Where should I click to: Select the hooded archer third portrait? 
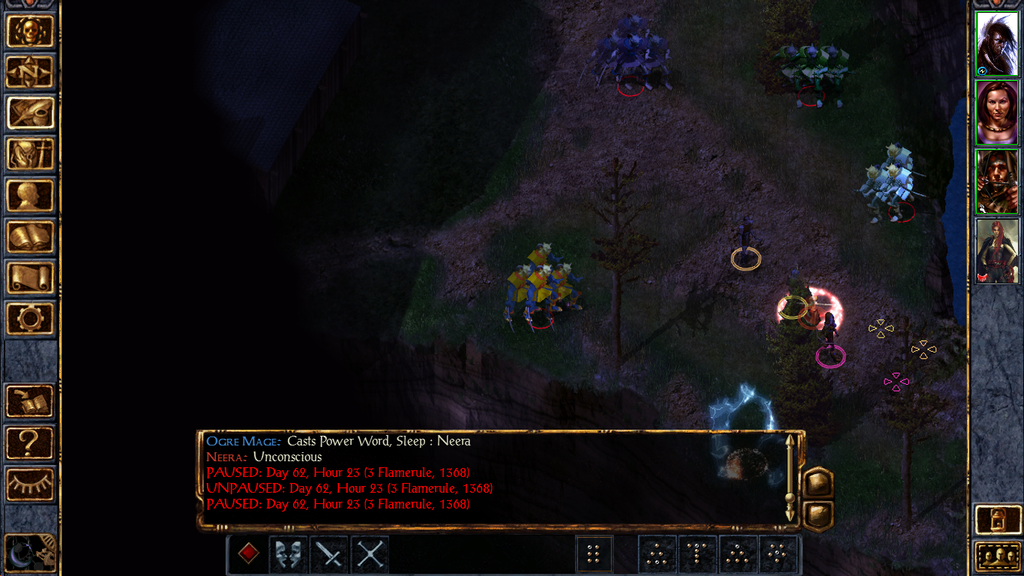[x=997, y=181]
